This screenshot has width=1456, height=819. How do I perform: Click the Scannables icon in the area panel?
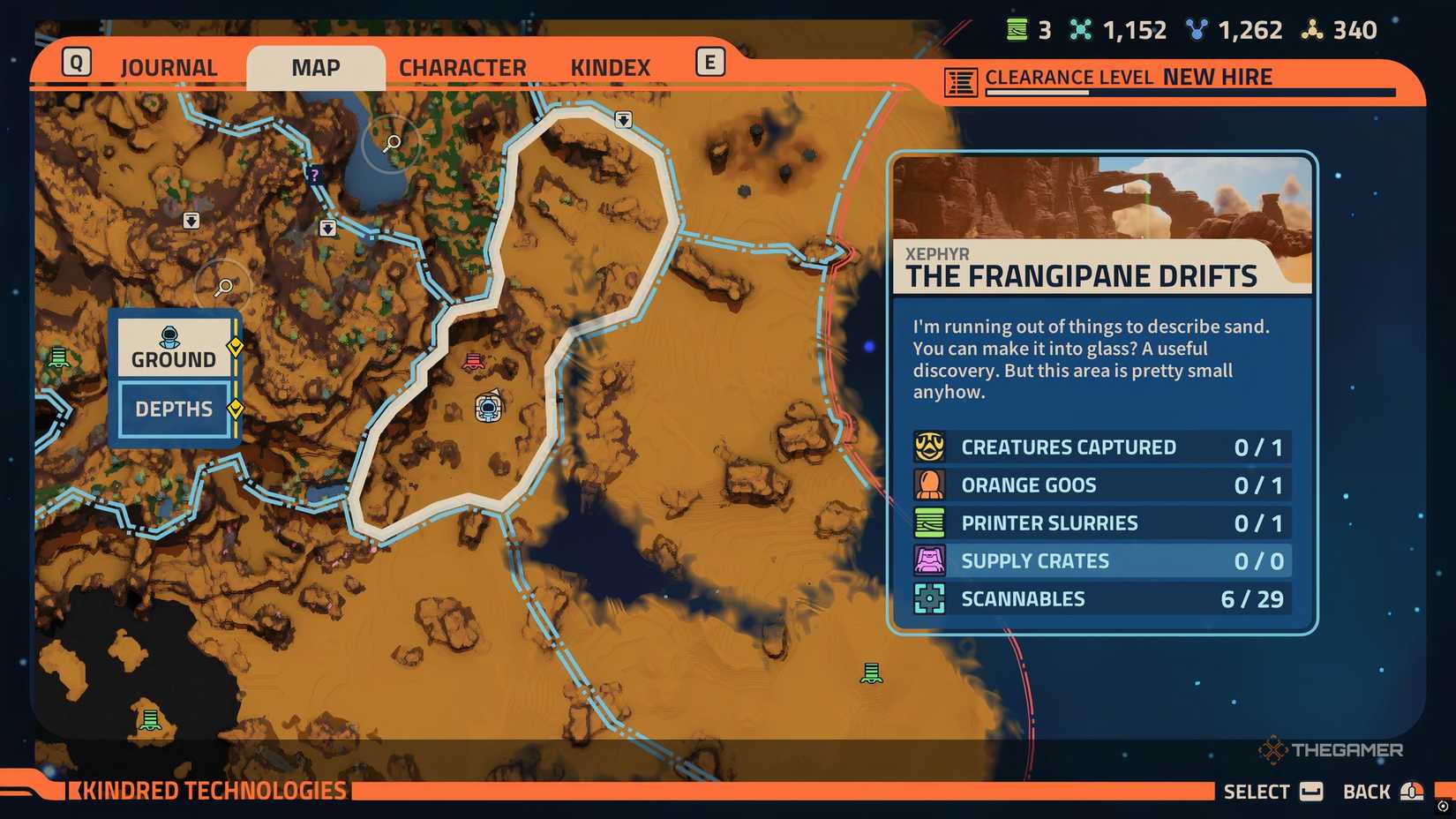[x=928, y=598]
